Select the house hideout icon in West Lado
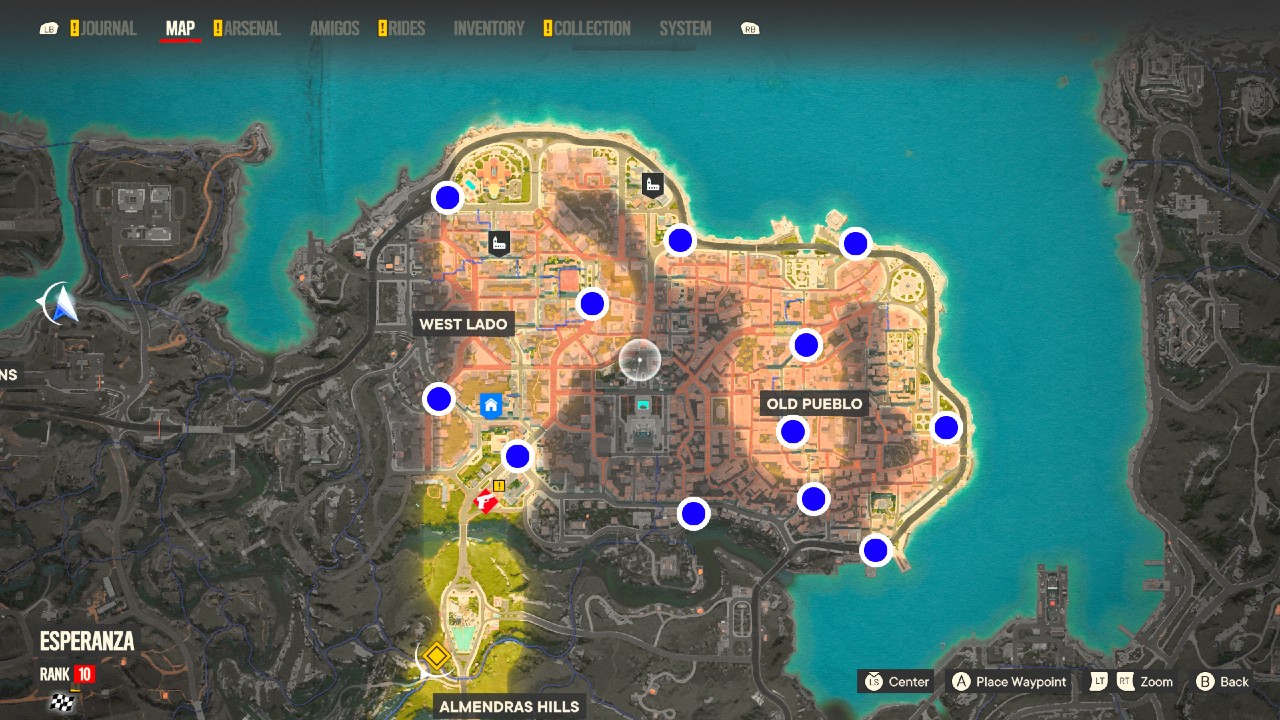The image size is (1280, 720). pos(489,406)
